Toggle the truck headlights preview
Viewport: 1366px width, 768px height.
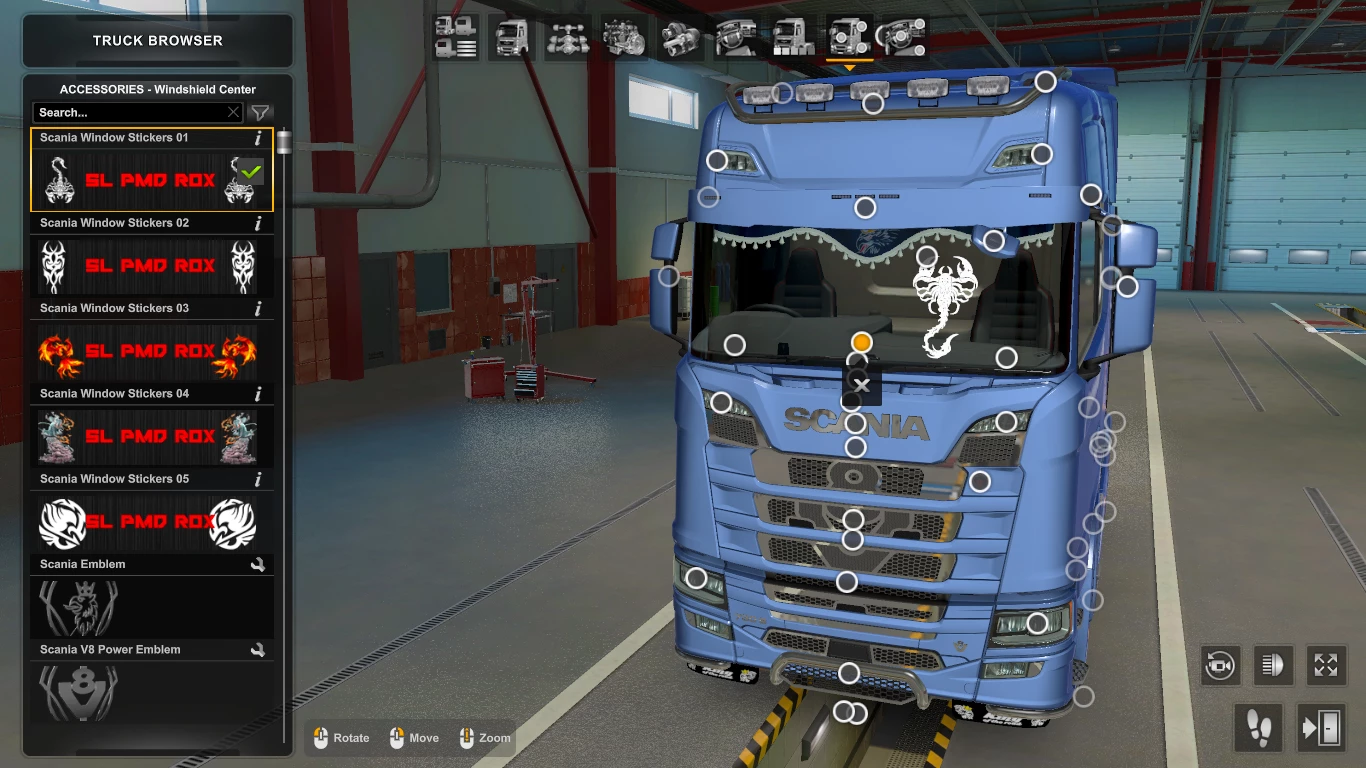pyautogui.click(x=1272, y=666)
